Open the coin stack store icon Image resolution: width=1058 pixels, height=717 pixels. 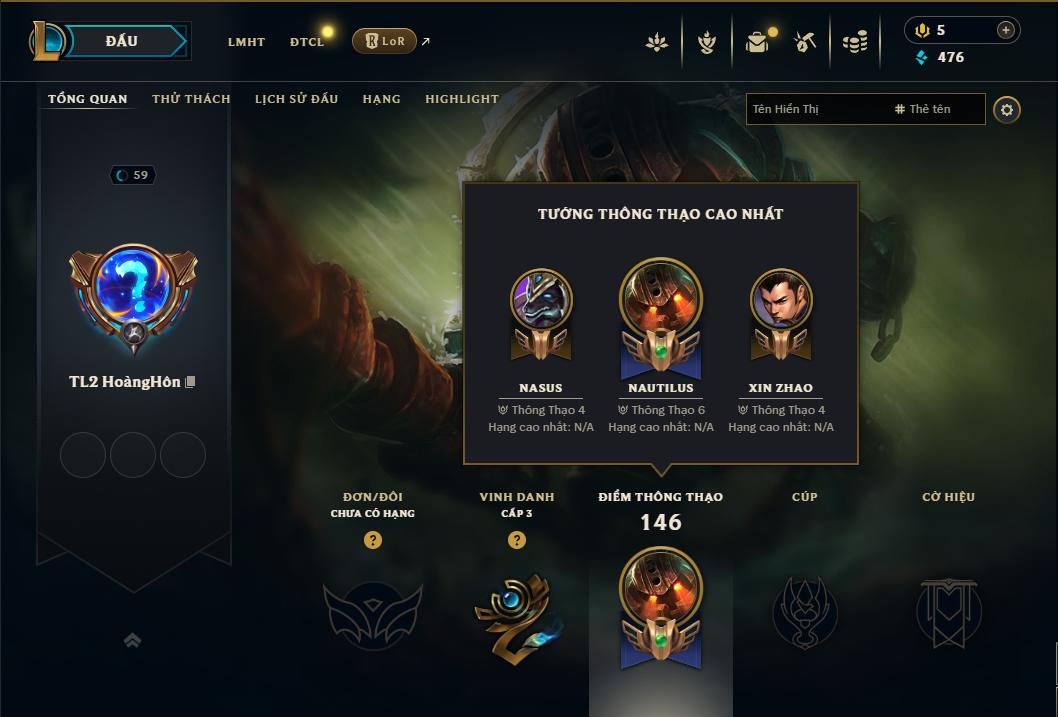point(854,42)
